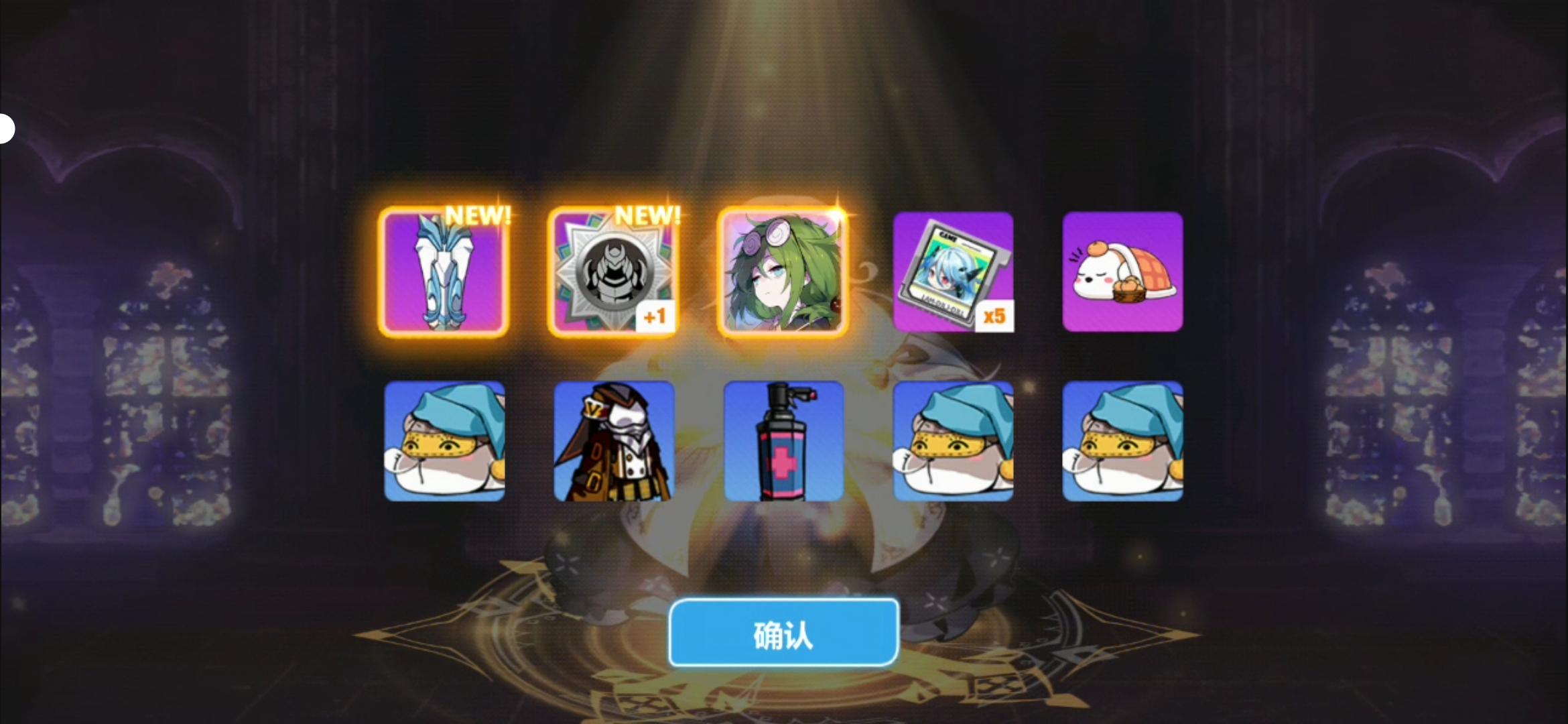Screen dimensions: 1568x724
Task: Tap the NEW! label on the boots reward
Action: point(480,215)
